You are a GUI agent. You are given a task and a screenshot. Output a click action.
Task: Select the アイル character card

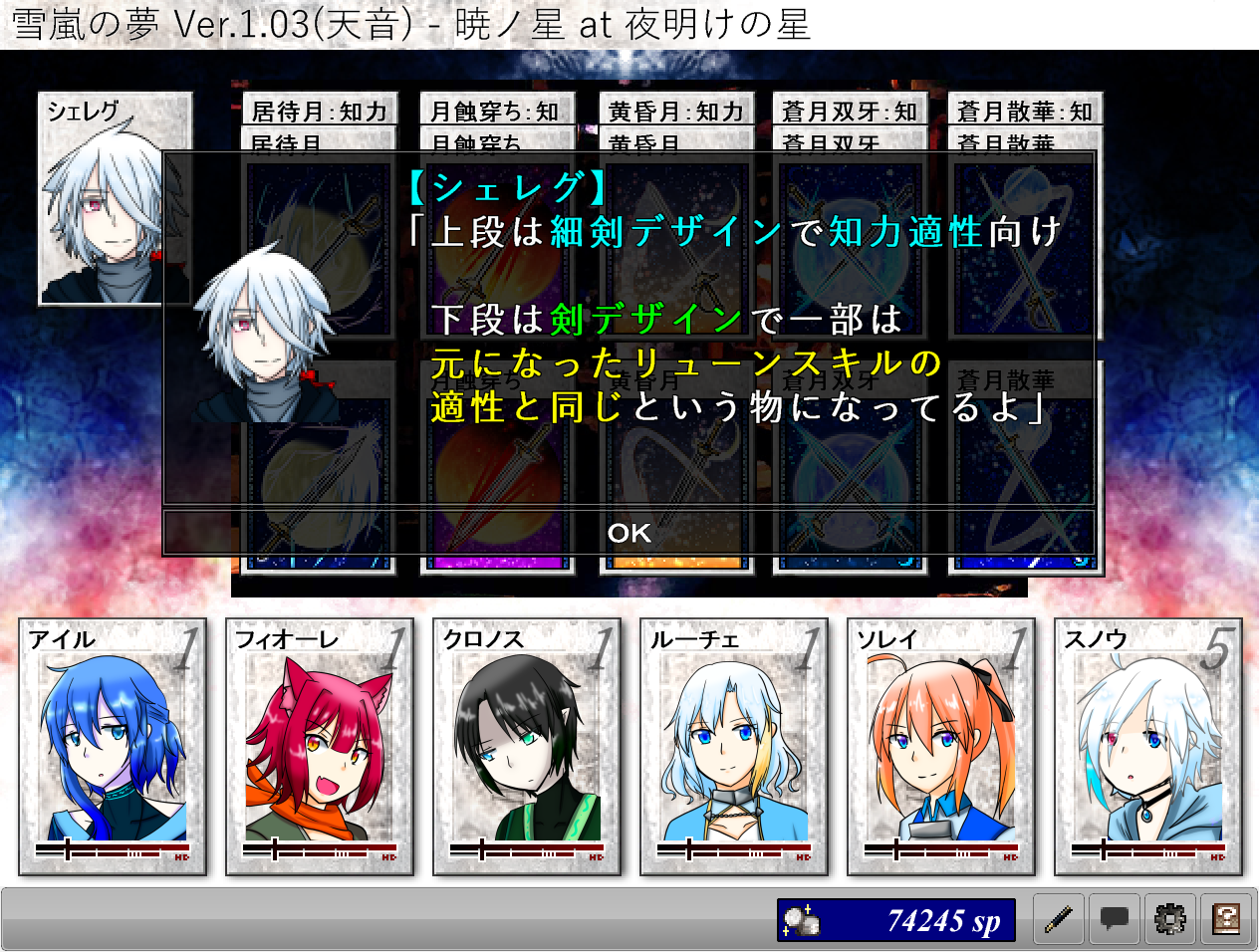click(113, 747)
